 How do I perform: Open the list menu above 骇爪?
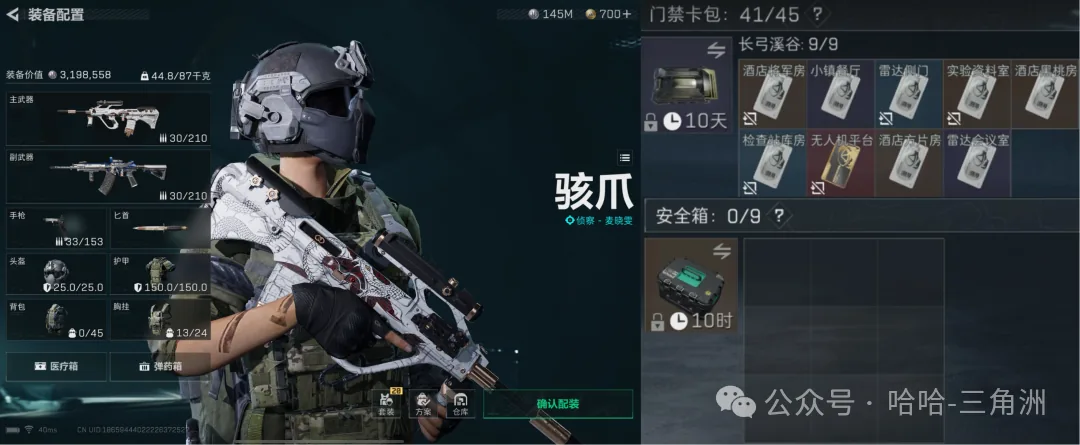[x=625, y=157]
